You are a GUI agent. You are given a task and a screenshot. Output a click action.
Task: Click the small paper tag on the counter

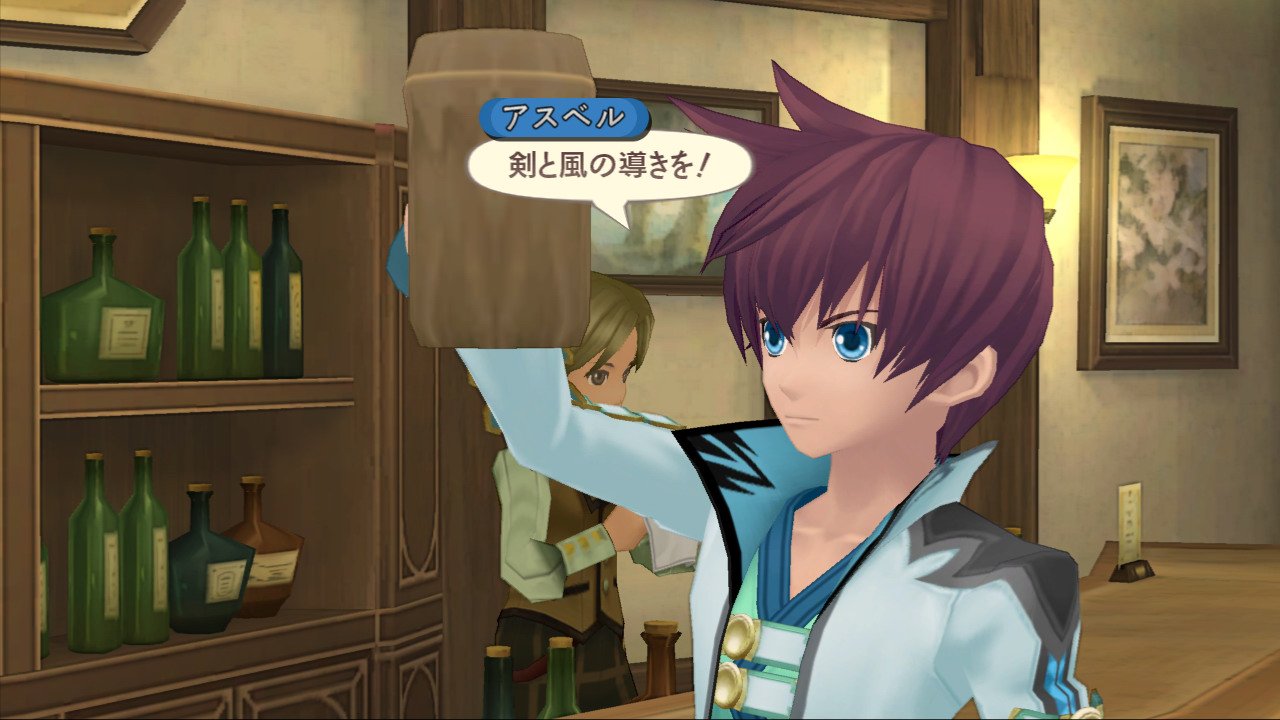coord(1128,520)
